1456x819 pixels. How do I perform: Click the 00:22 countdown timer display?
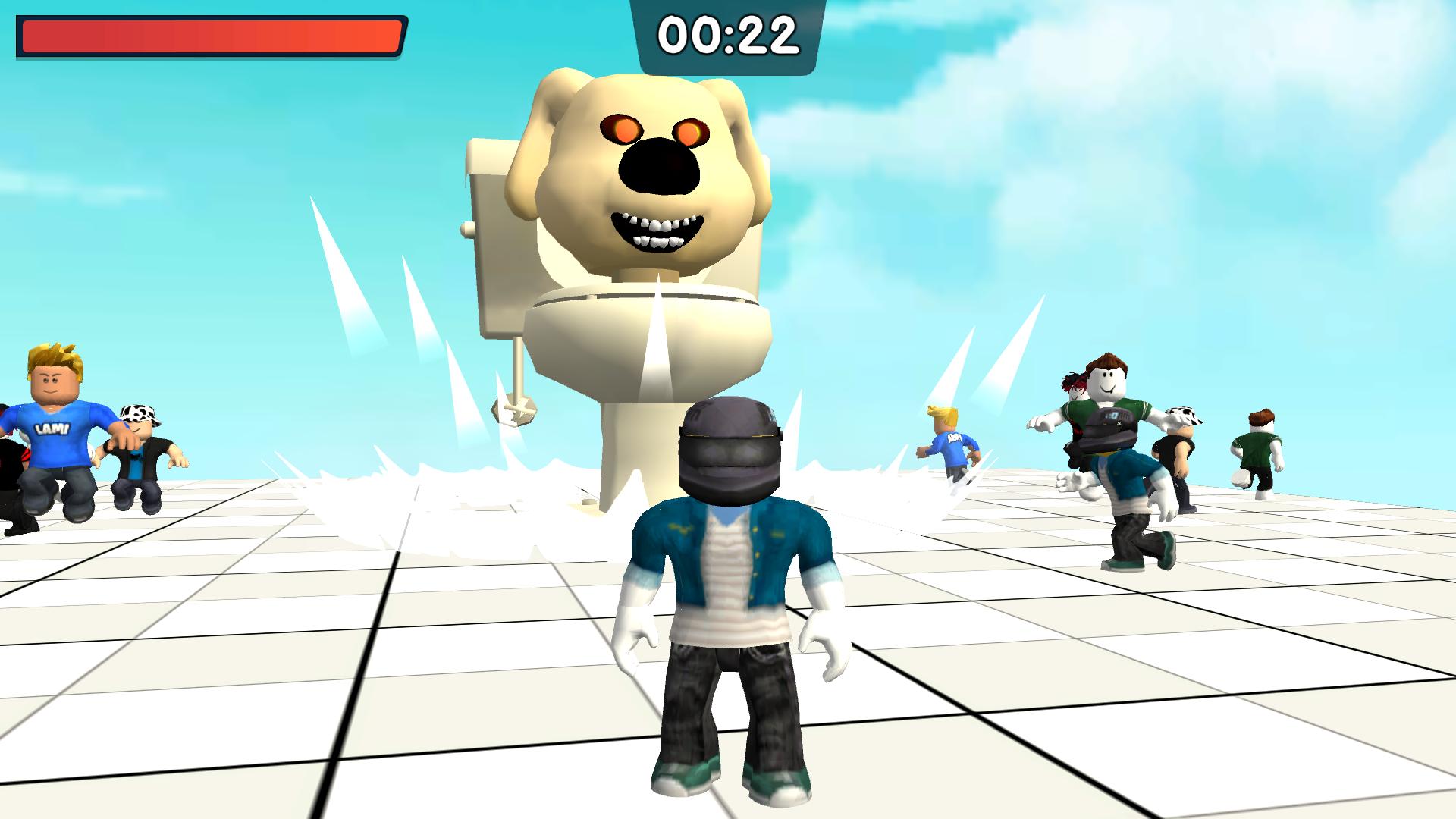[x=728, y=34]
